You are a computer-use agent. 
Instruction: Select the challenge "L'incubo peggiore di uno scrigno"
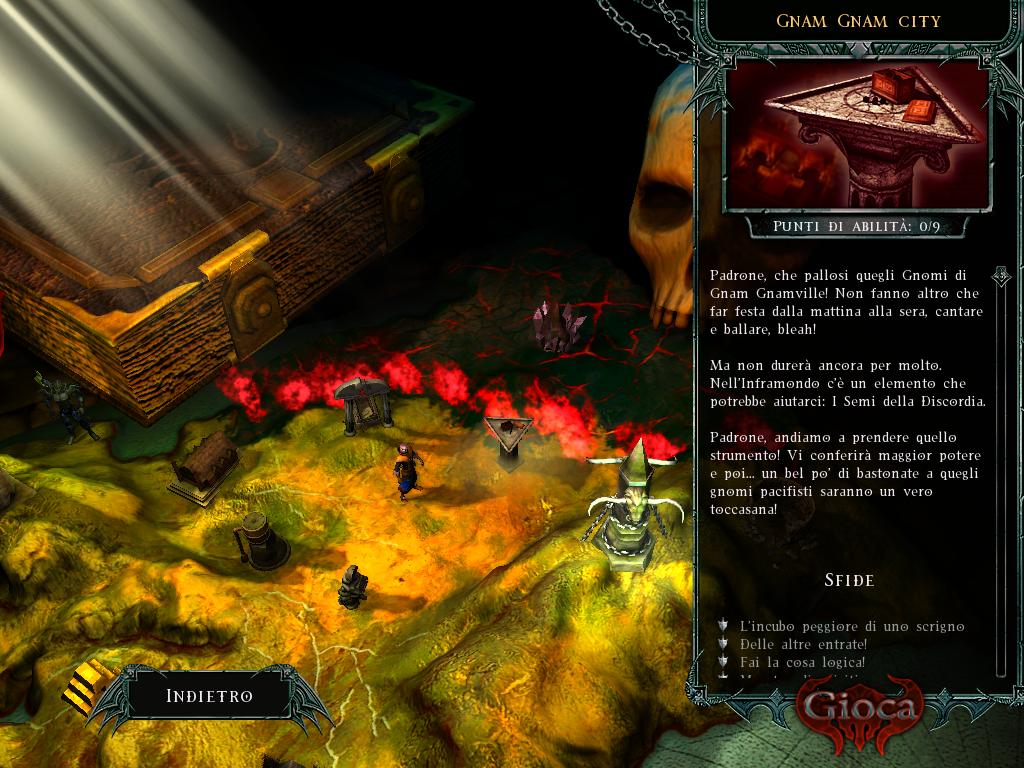[851, 626]
